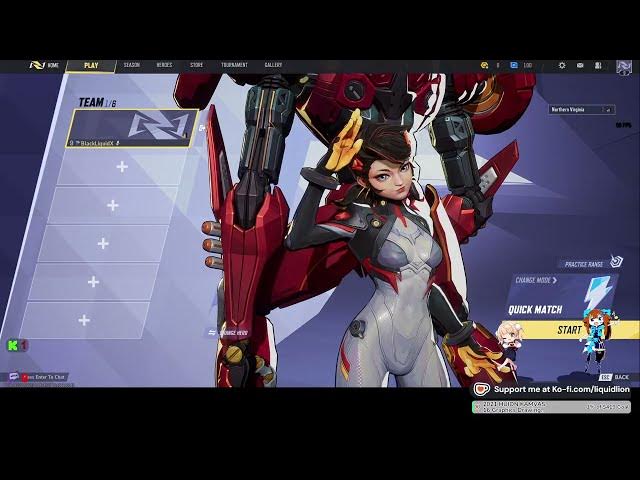Open the Season tab
This screenshot has width=640, height=480.
(x=132, y=65)
